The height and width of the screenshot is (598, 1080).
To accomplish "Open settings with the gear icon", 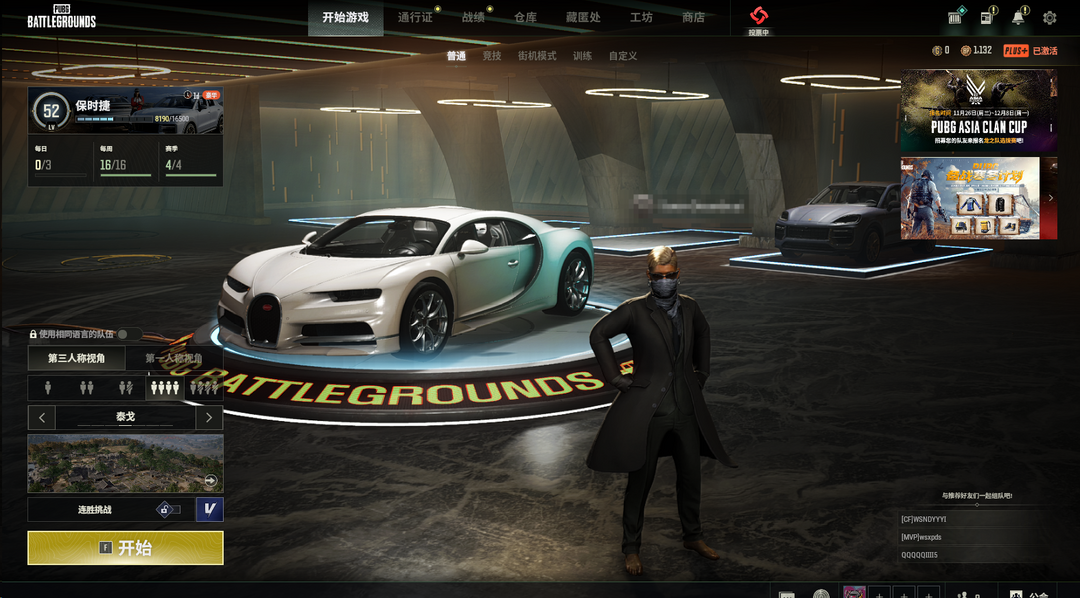I will tap(1049, 18).
